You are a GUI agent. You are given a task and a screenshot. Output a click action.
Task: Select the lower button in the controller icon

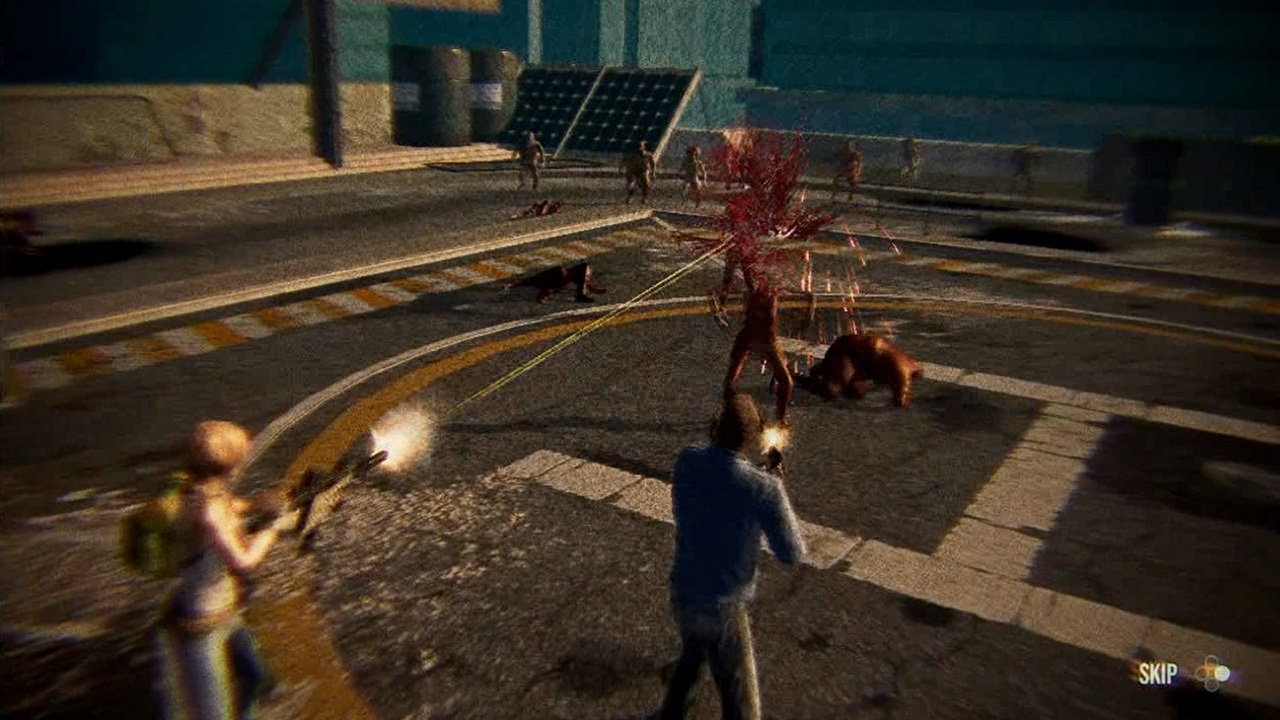tap(1212, 685)
